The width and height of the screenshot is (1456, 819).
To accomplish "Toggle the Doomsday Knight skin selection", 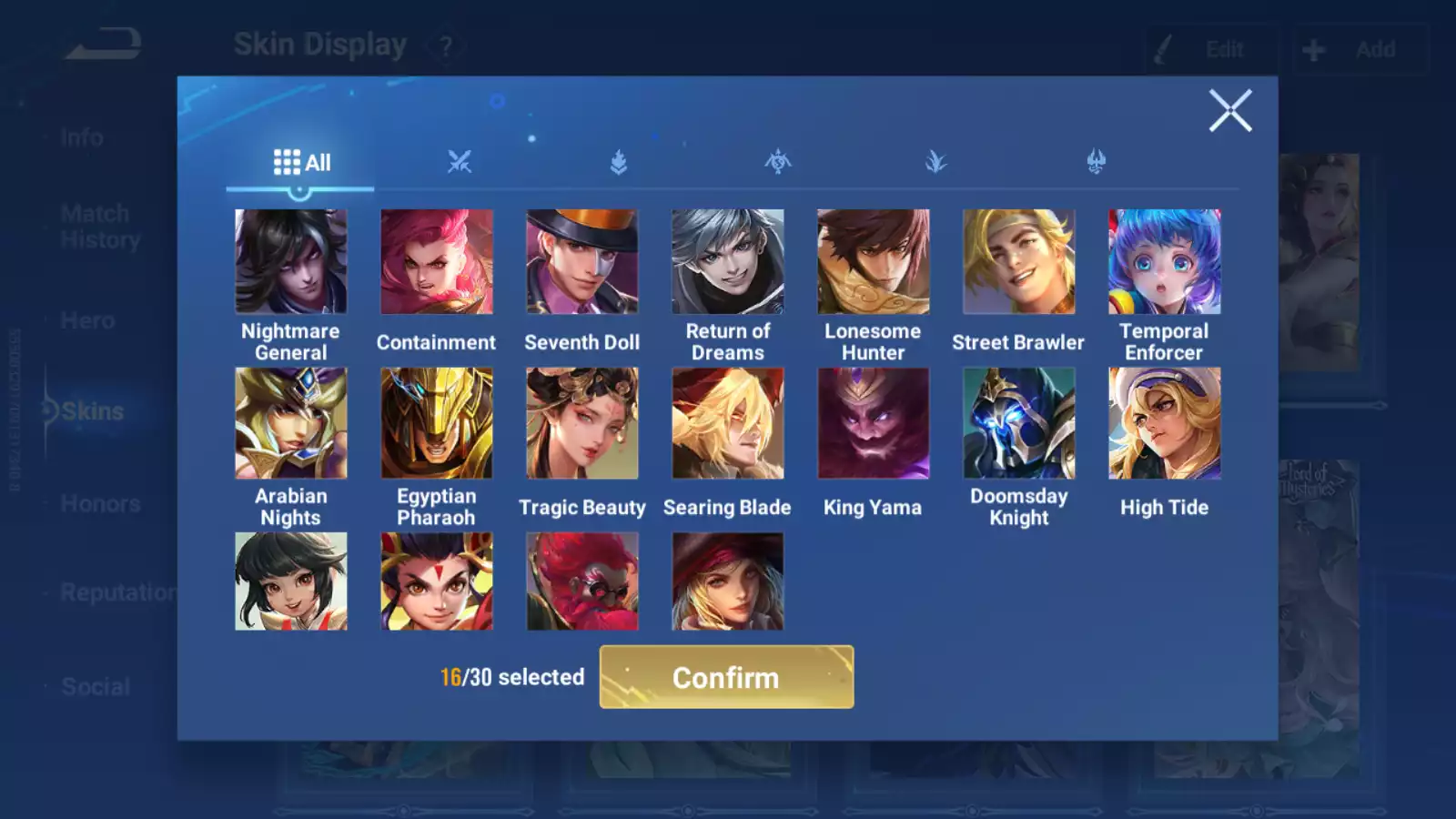I will [1017, 424].
